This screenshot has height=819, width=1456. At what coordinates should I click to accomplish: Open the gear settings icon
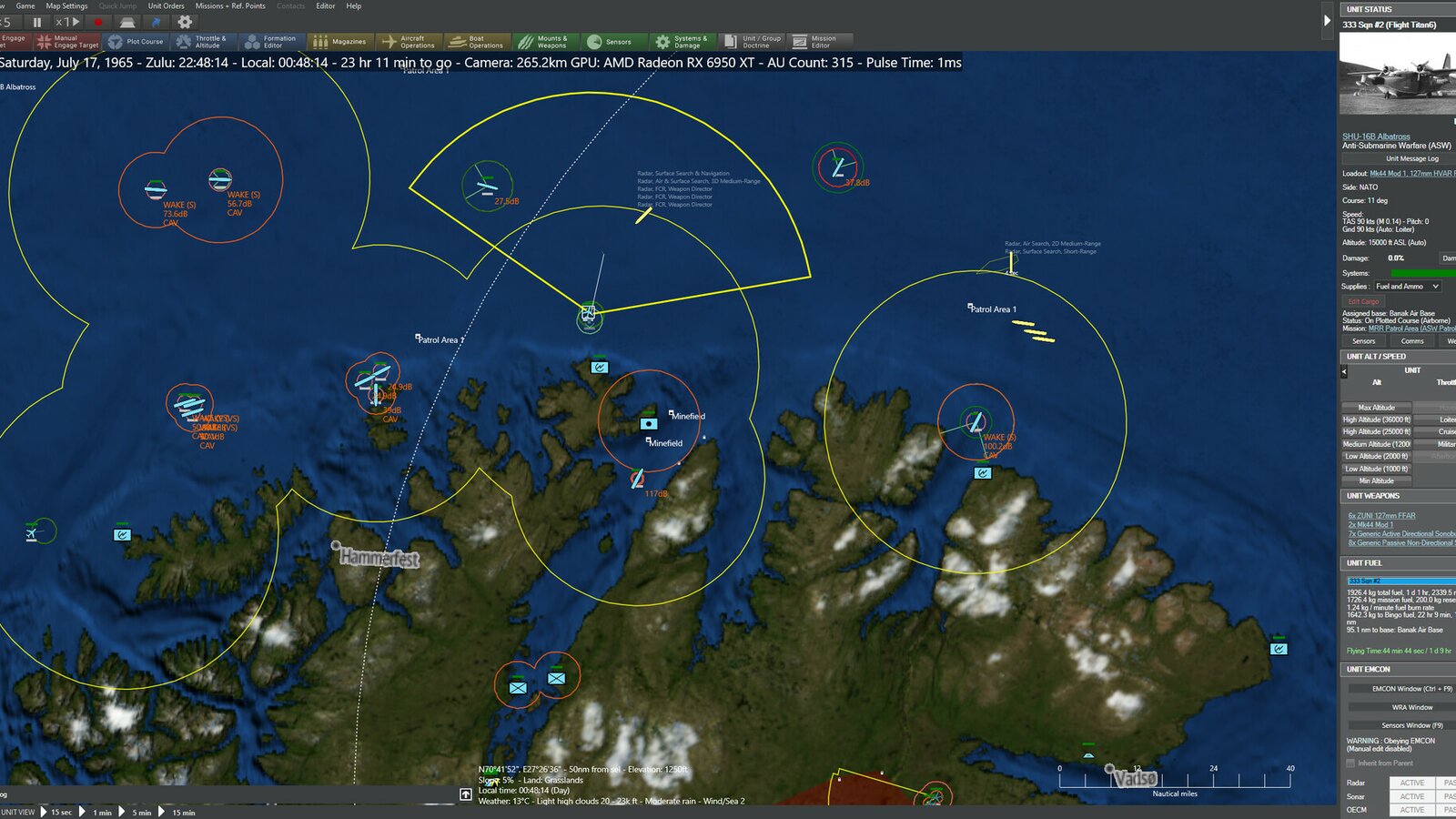185,22
